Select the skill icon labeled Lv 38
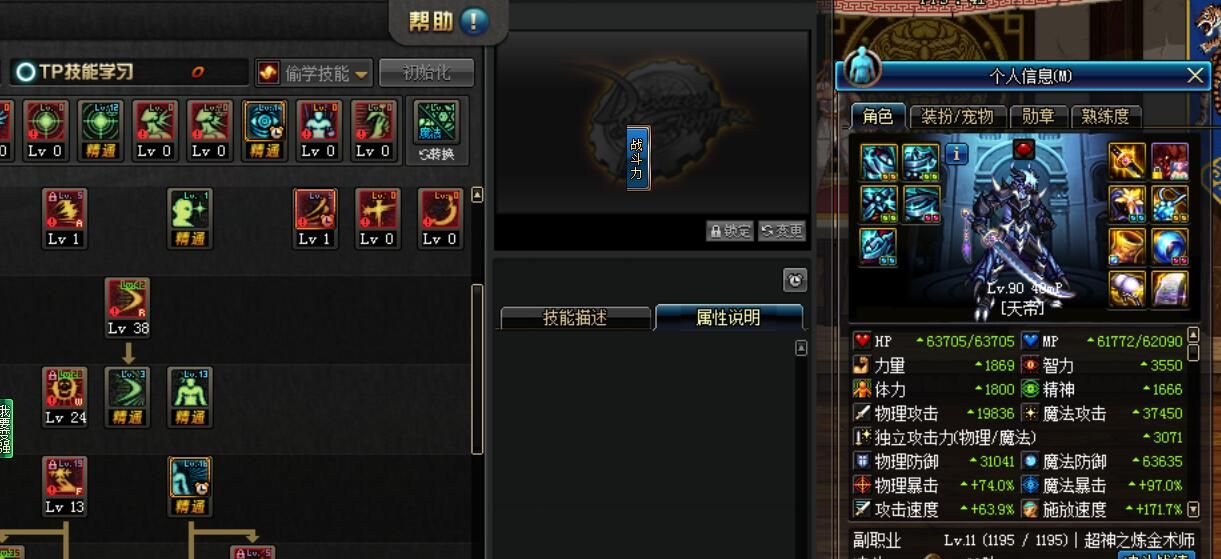Image resolution: width=1221 pixels, height=559 pixels. [x=127, y=299]
